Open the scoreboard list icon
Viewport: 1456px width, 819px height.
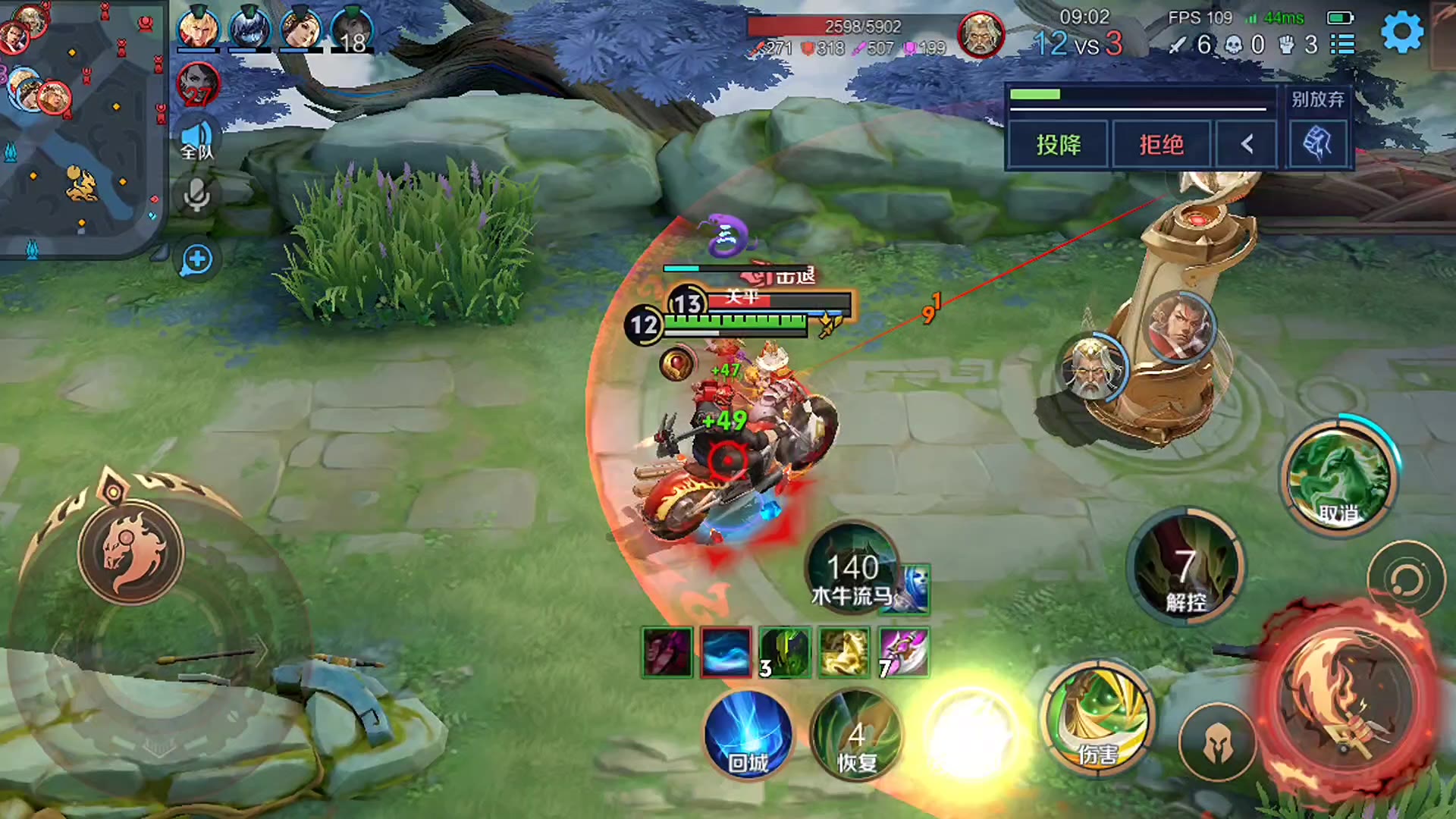tap(1343, 44)
